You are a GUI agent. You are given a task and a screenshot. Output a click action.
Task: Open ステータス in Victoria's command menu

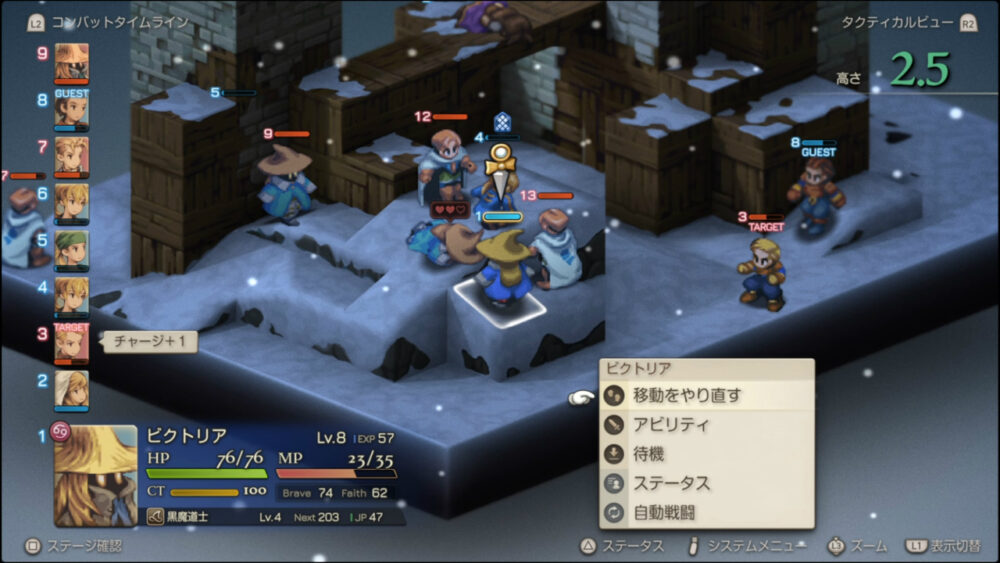point(671,483)
